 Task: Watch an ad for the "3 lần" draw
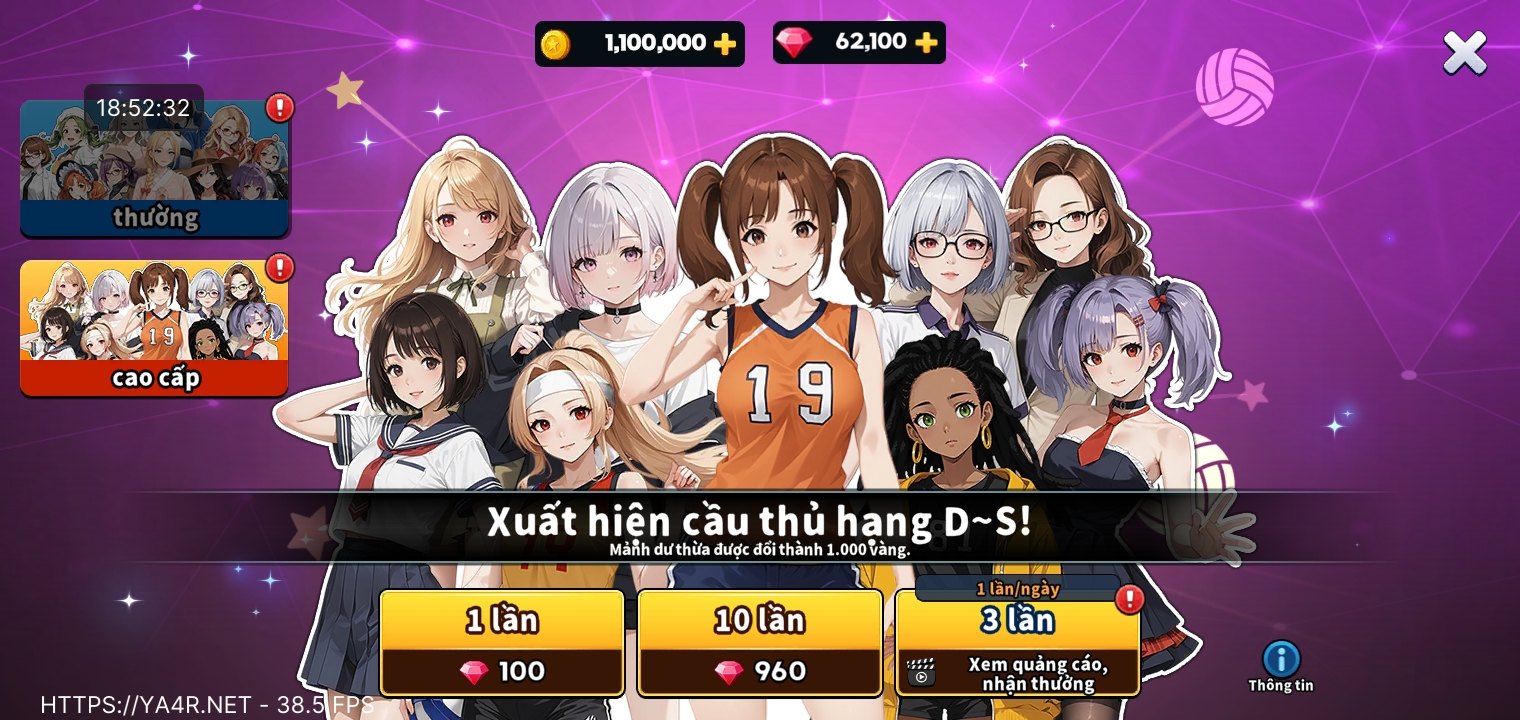[1017, 643]
